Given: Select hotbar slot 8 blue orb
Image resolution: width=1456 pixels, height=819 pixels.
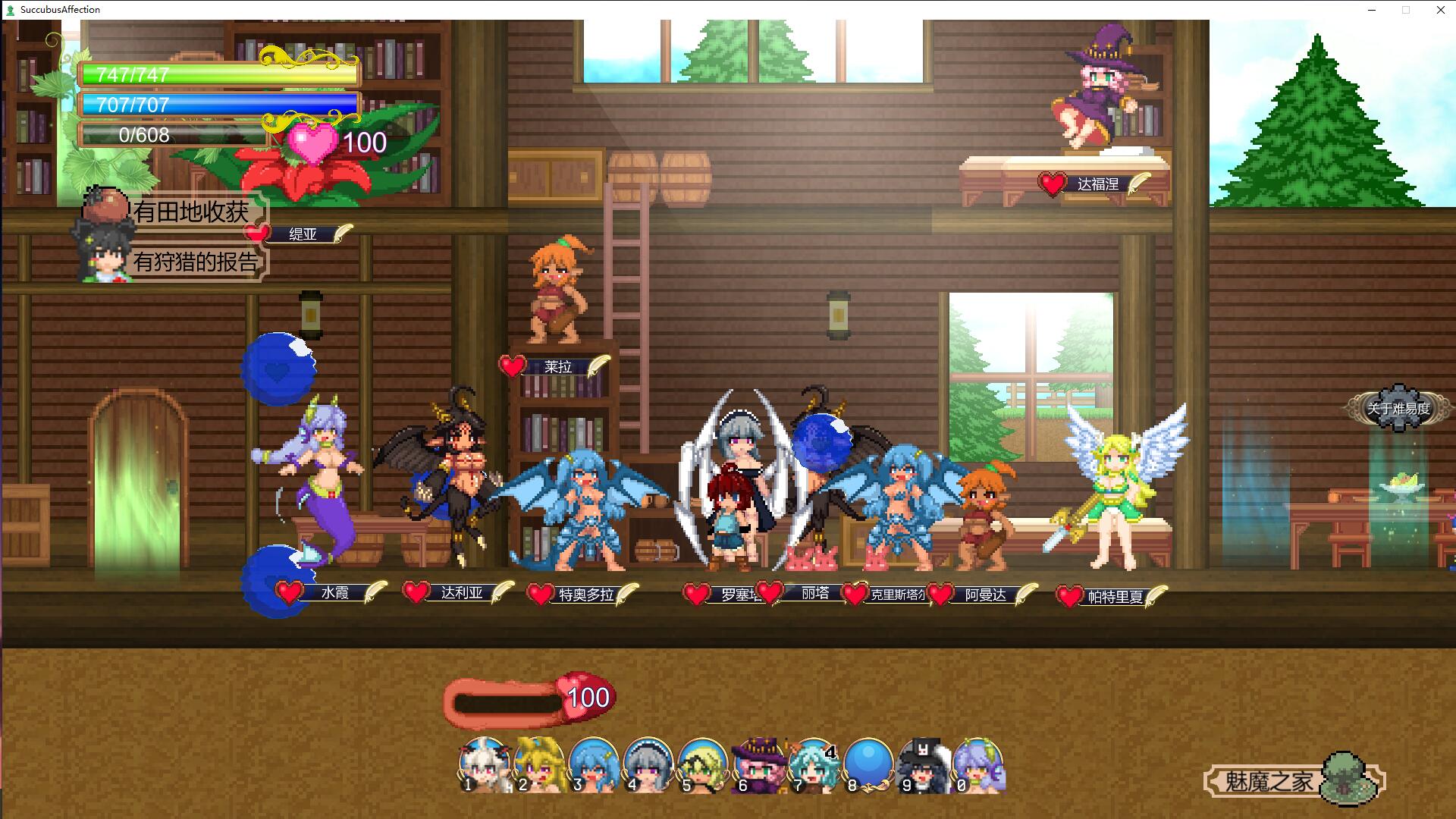Looking at the screenshot, I should (x=868, y=765).
